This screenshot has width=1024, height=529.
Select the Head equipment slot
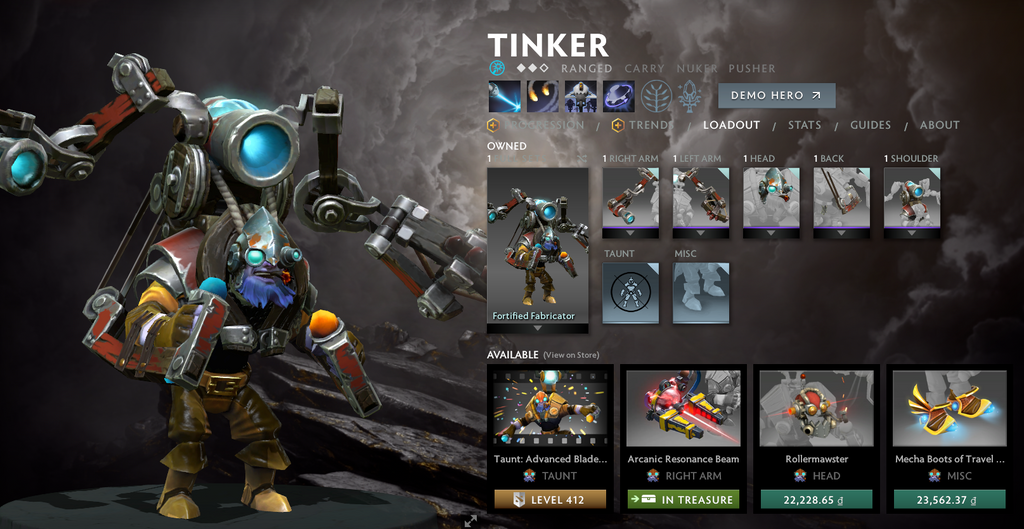[771, 201]
